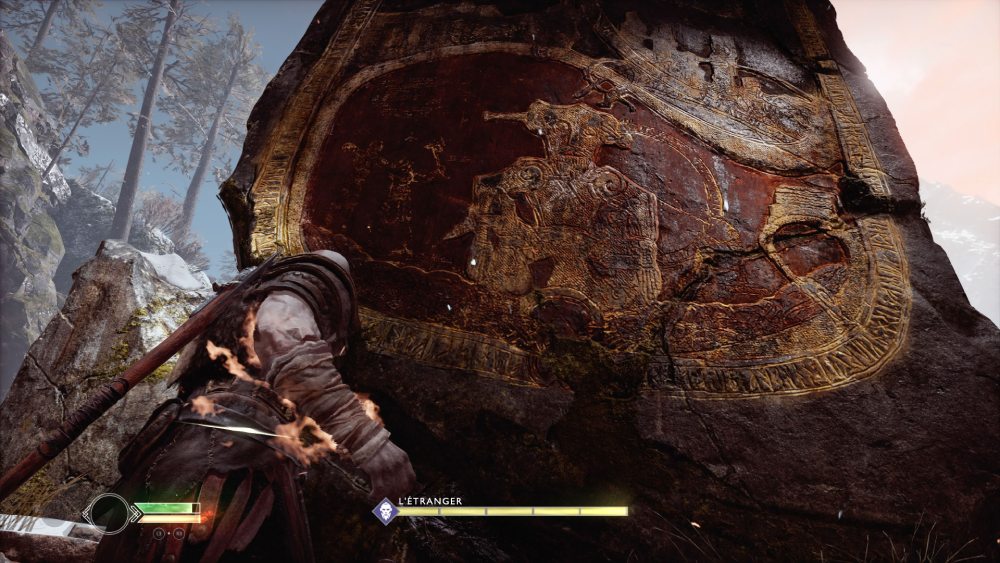Select the circular rage emblem on the player HUD

[109, 513]
